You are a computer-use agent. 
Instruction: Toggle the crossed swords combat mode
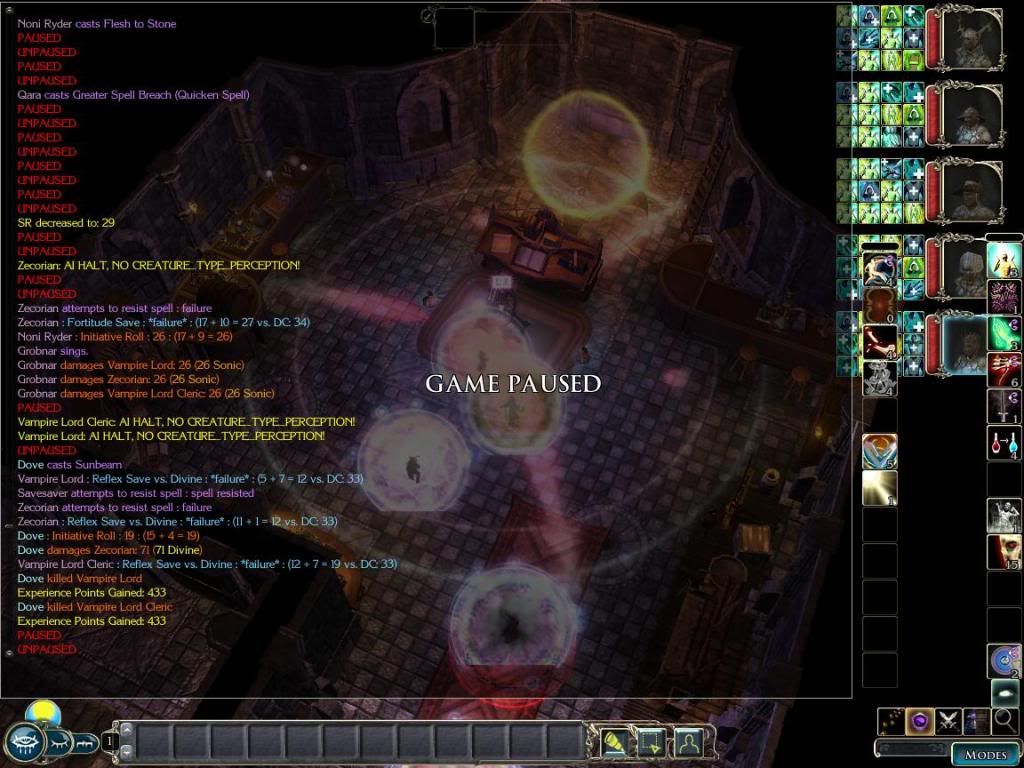[x=949, y=721]
